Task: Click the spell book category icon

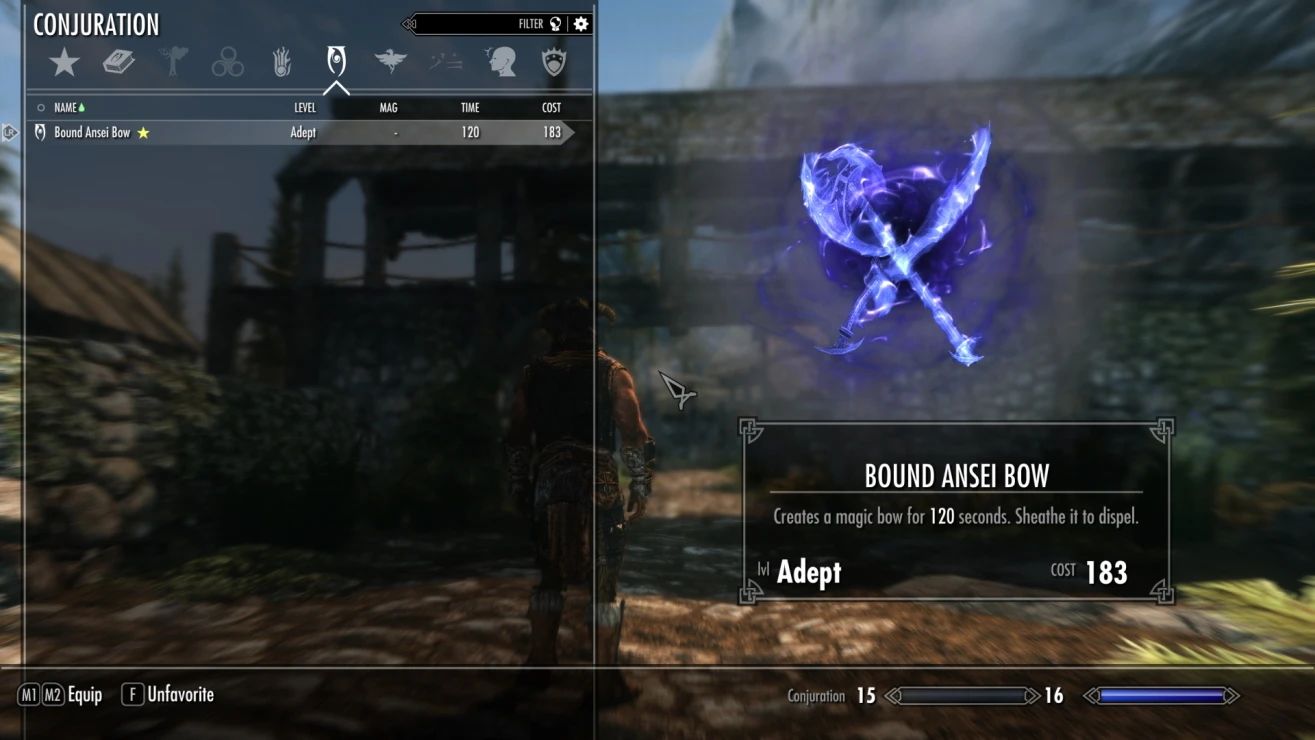Action: (120, 60)
